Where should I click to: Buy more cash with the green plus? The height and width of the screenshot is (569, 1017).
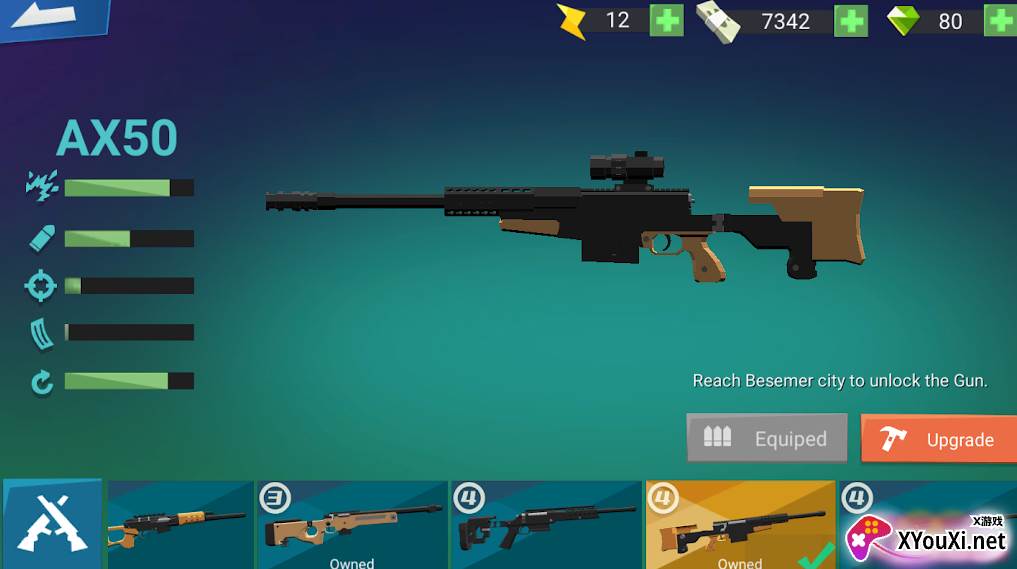(850, 21)
